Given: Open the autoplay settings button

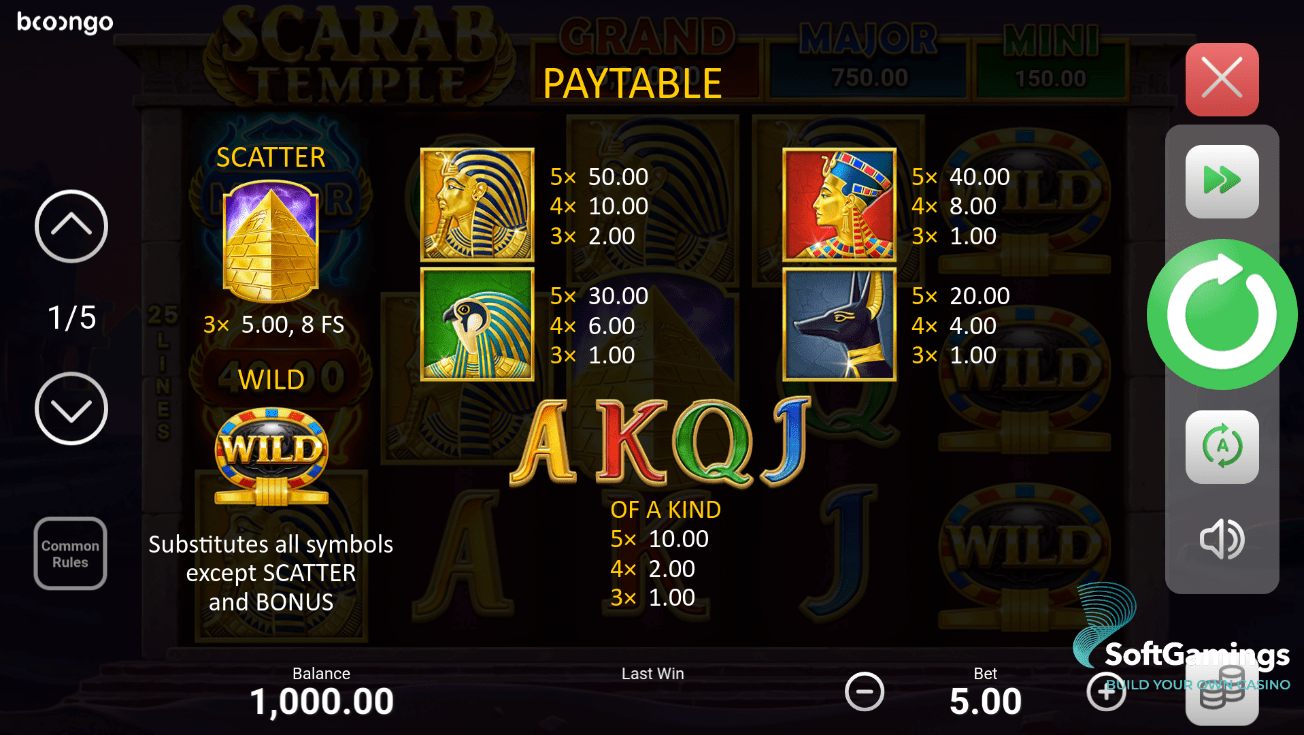Looking at the screenshot, I should 1221,447.
